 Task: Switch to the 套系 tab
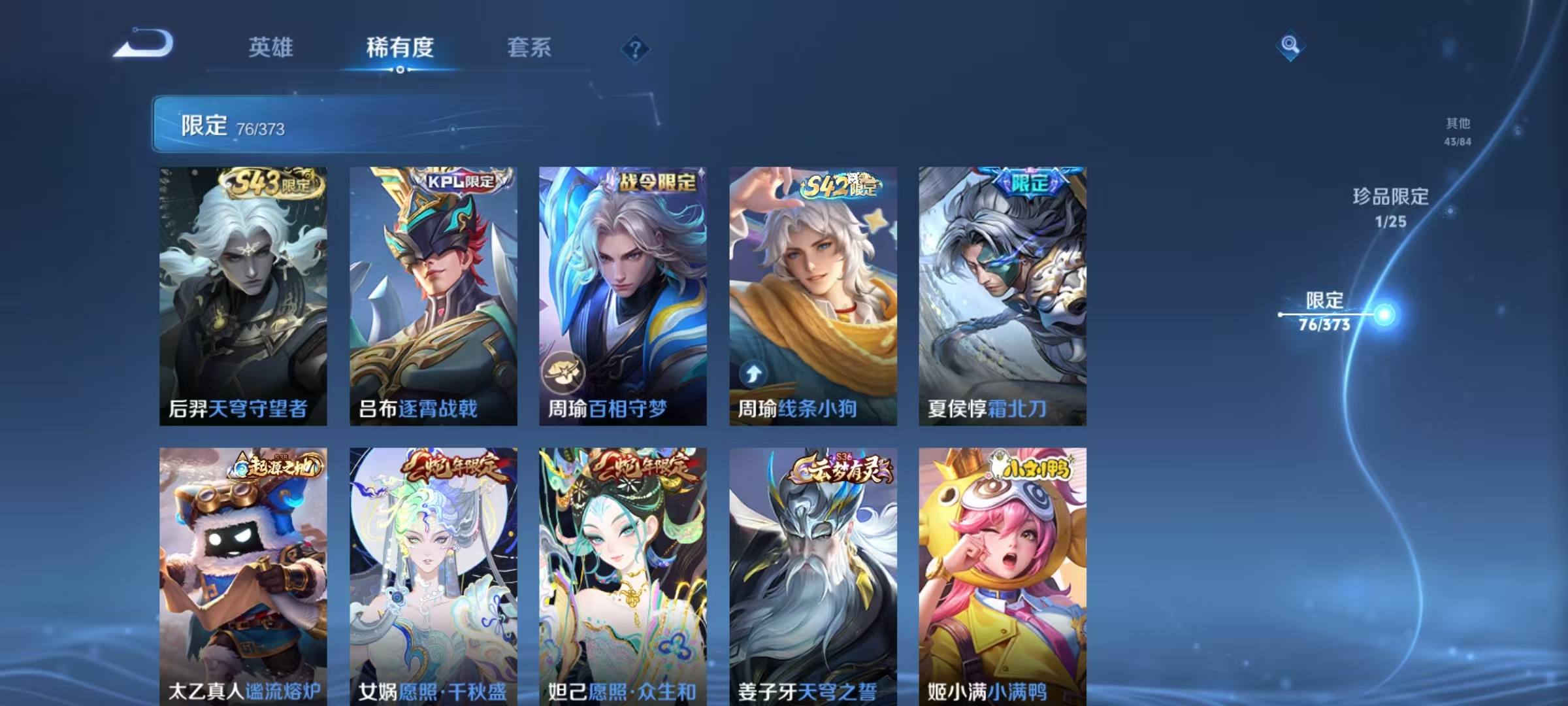click(529, 48)
